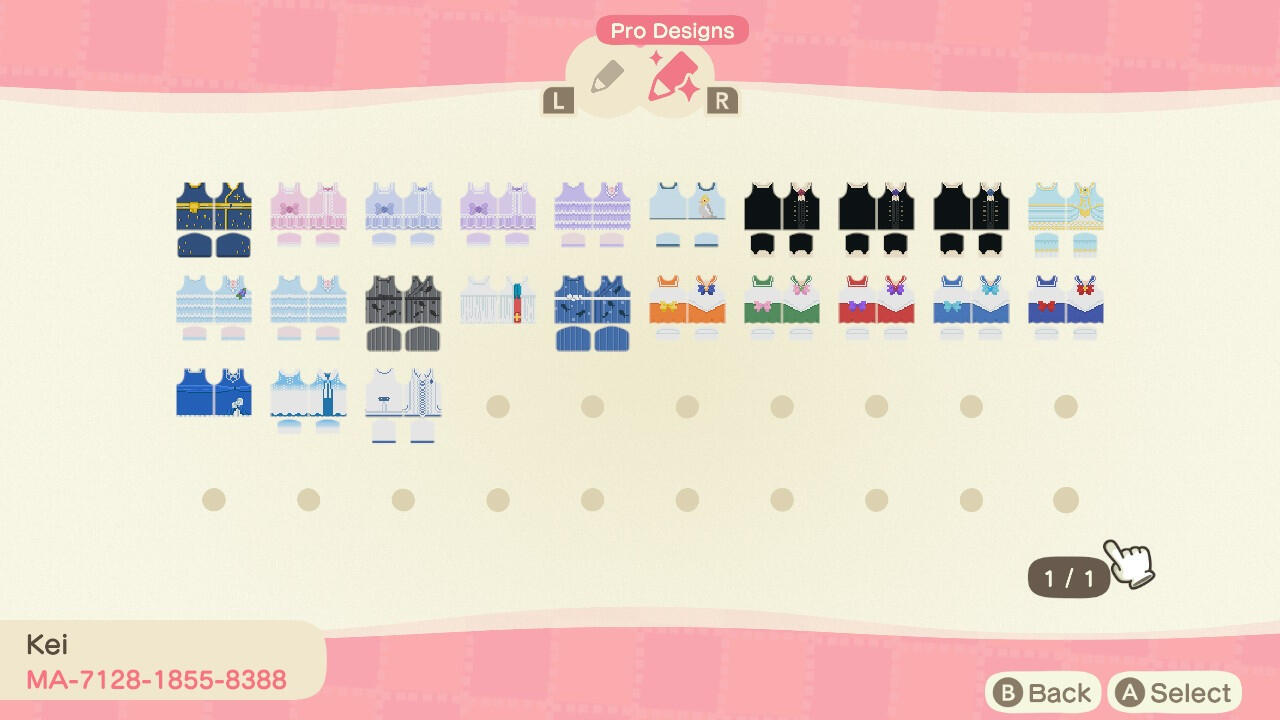Select the pink dress with pink bow
The height and width of the screenshot is (720, 1280).
pos(308,214)
